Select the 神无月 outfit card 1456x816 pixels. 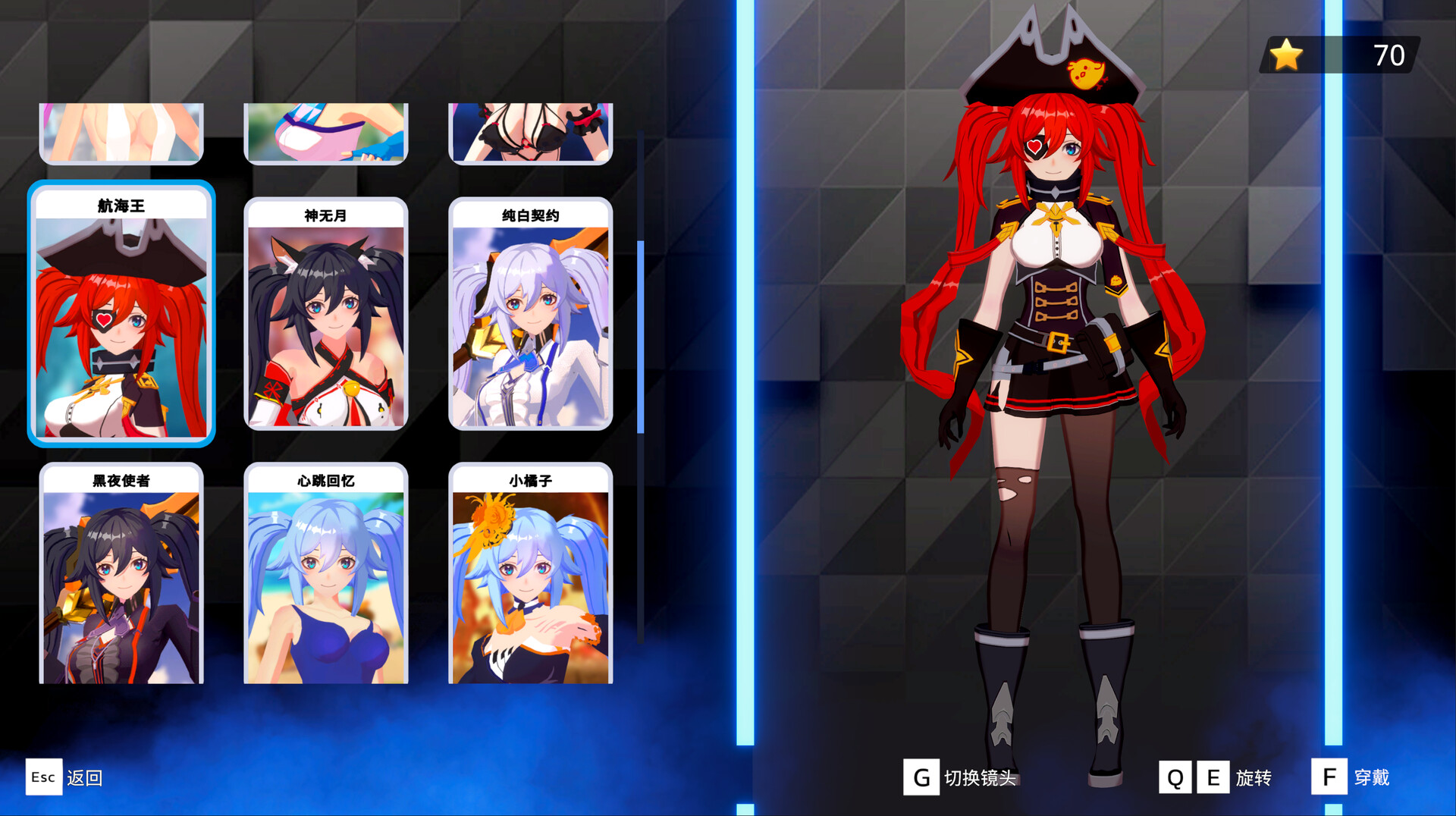(x=326, y=319)
